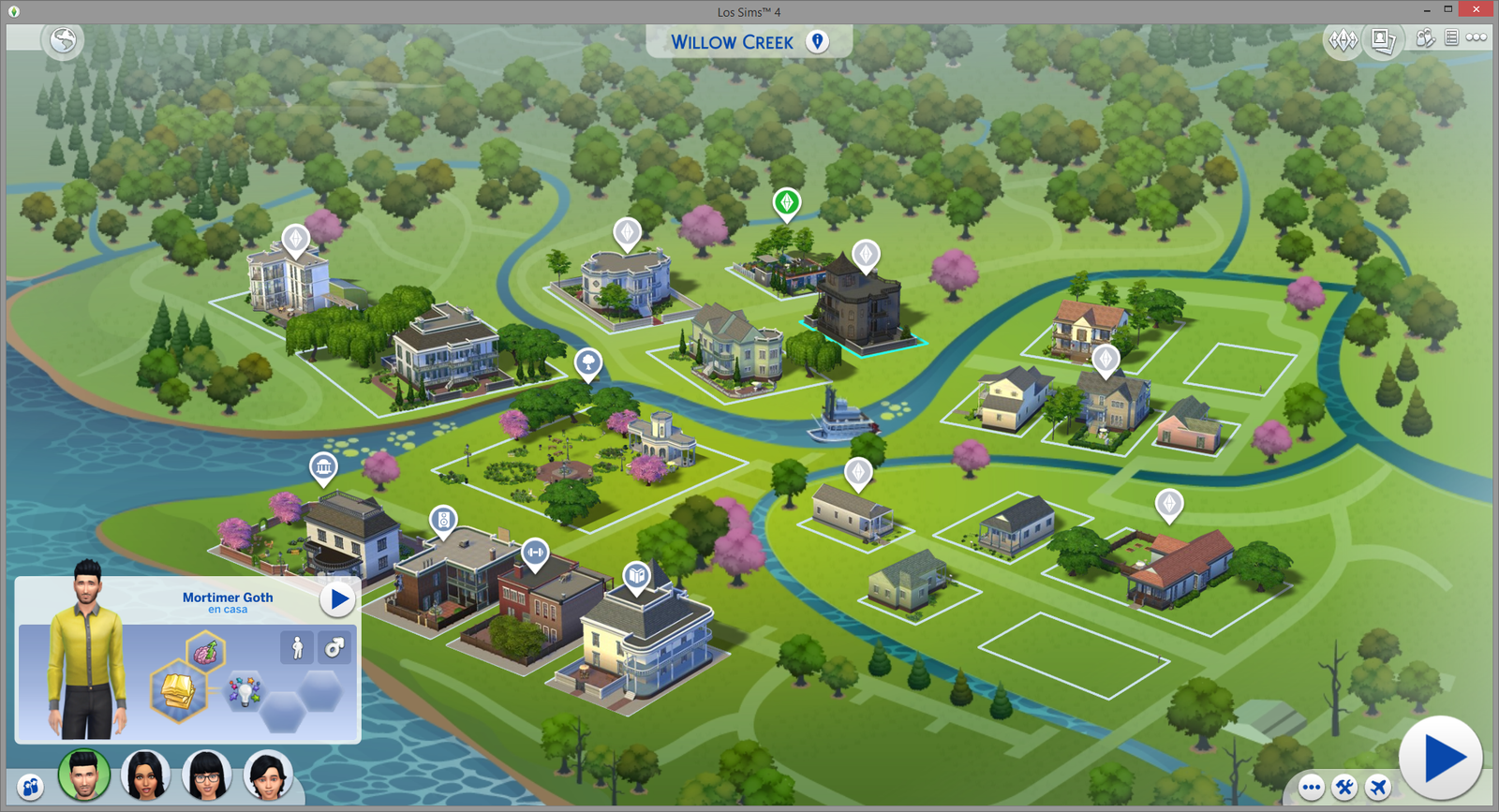Select the park tree lot marker
The image size is (1499, 812).
coord(587,362)
